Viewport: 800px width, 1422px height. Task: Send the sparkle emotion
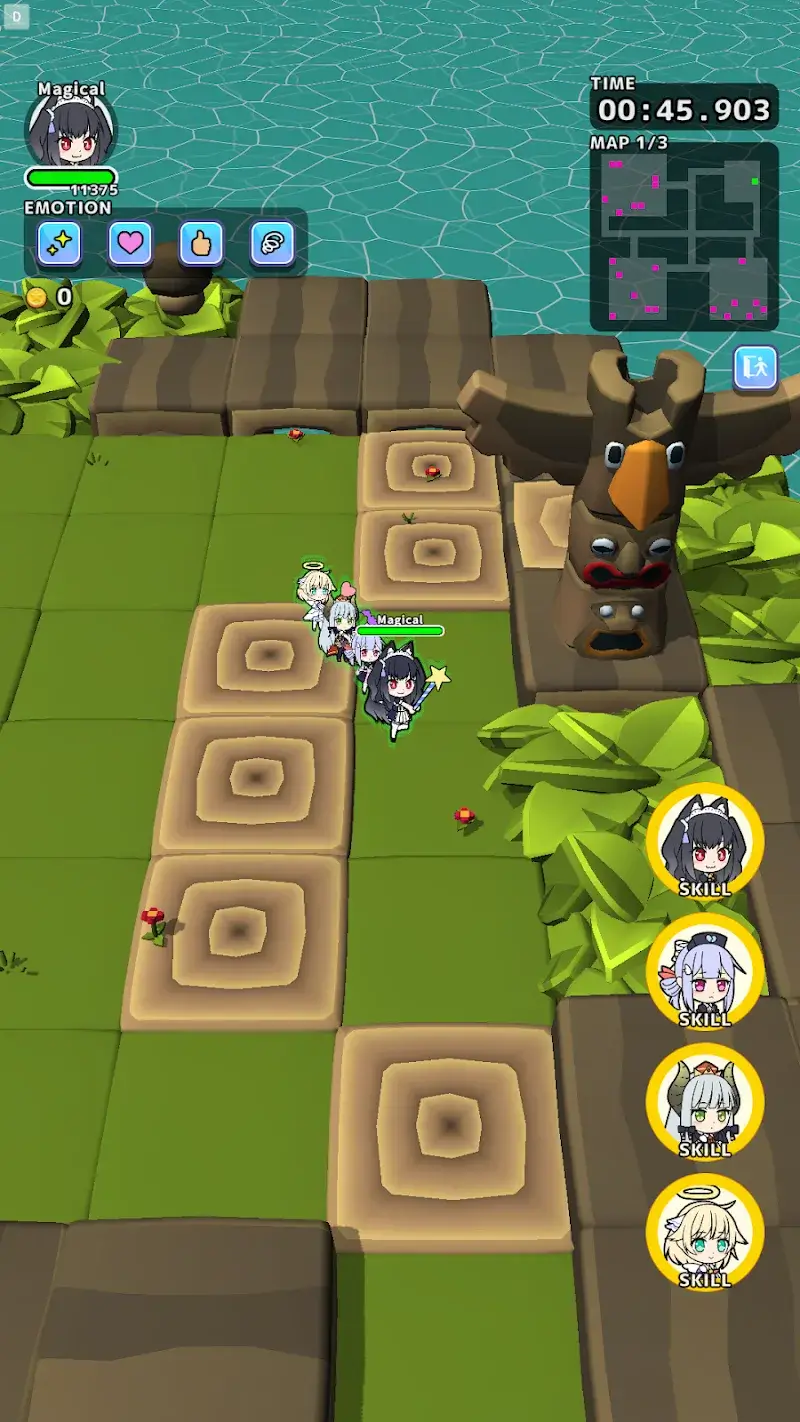pyautogui.click(x=59, y=243)
